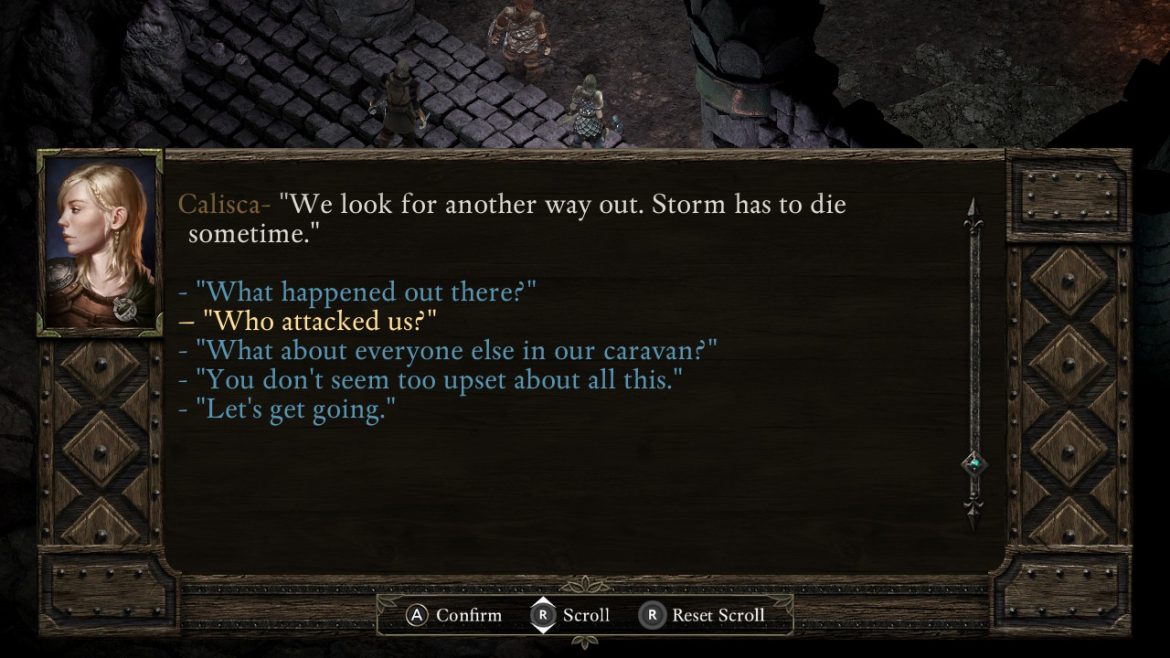Grab the dialogue scrollbar gem handle

(973, 464)
